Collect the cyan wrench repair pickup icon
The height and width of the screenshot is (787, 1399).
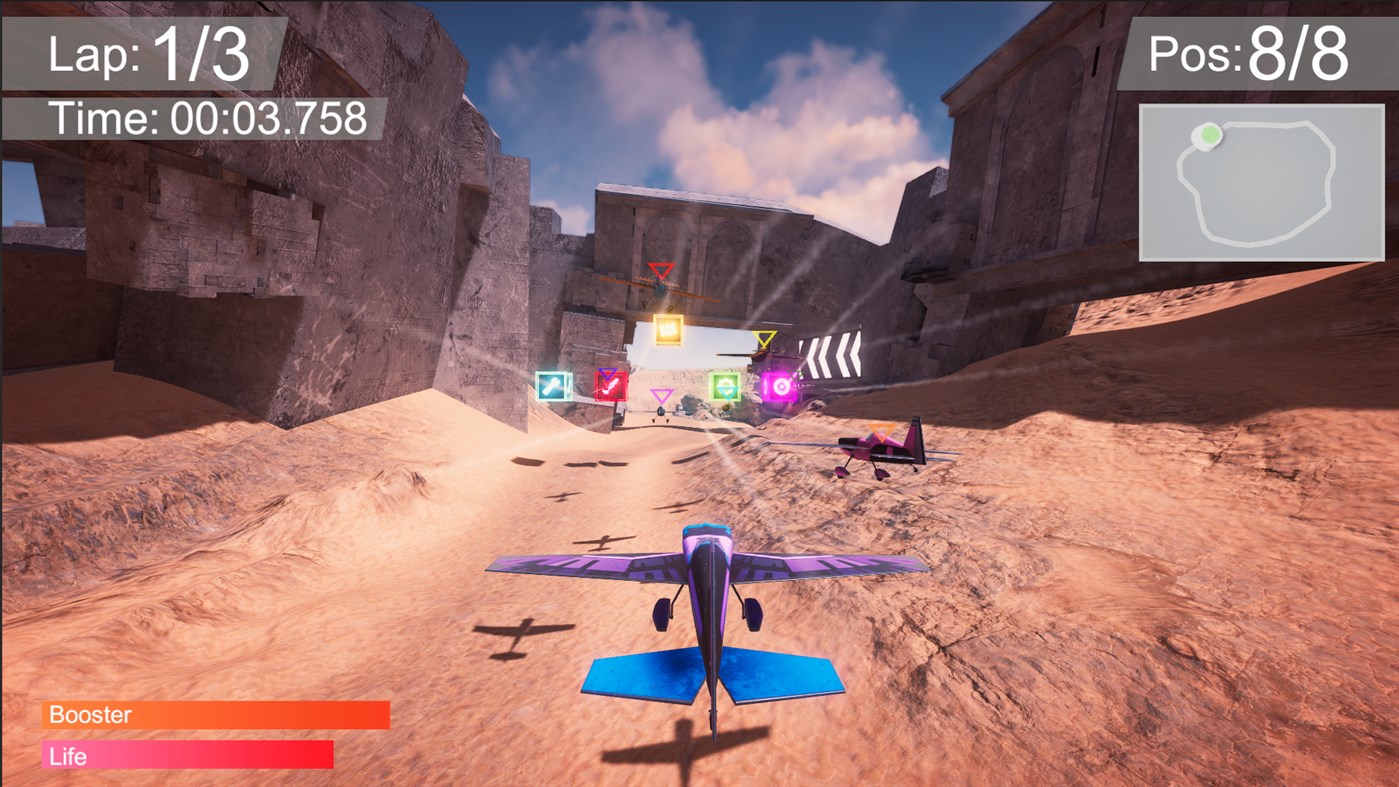(553, 386)
